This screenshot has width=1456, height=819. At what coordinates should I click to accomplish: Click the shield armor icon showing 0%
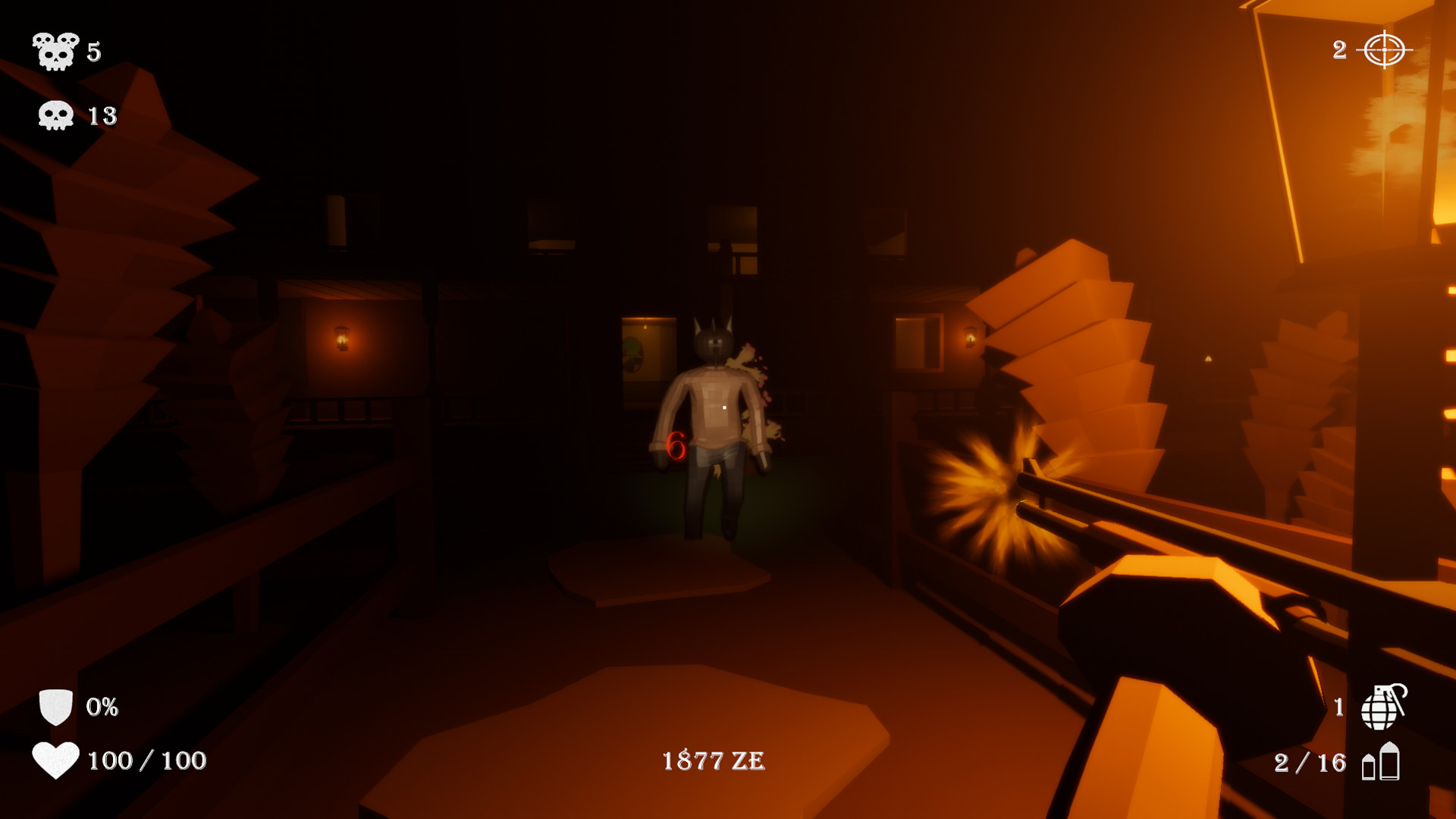(55, 707)
